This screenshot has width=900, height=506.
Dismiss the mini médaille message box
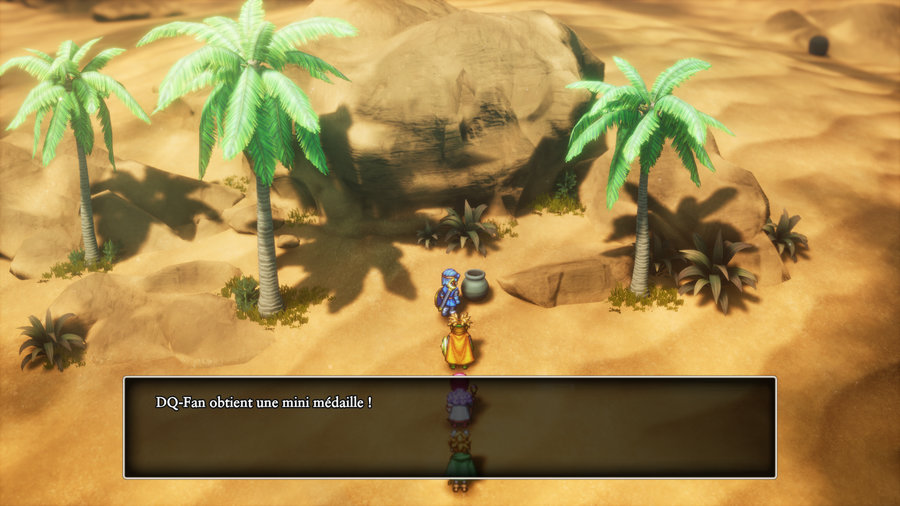[x=449, y=427]
